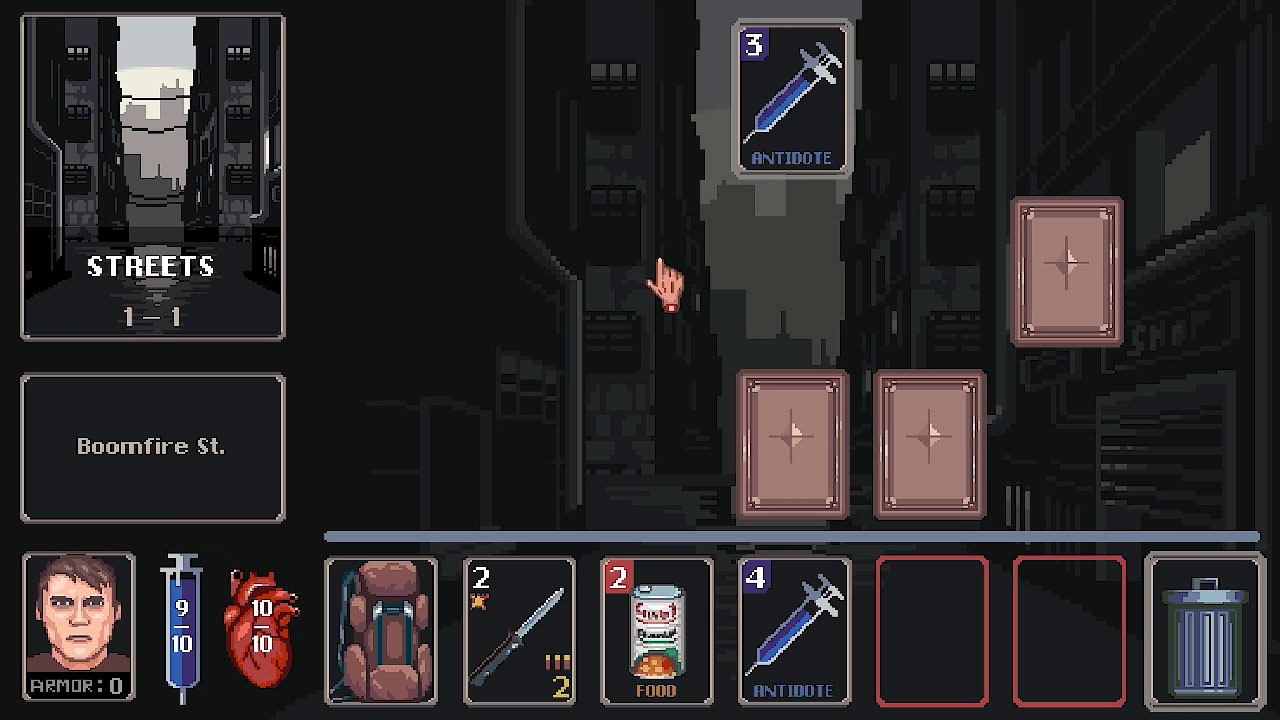
Task: Select the first empty red inventory slot
Action: pyautogui.click(x=930, y=632)
